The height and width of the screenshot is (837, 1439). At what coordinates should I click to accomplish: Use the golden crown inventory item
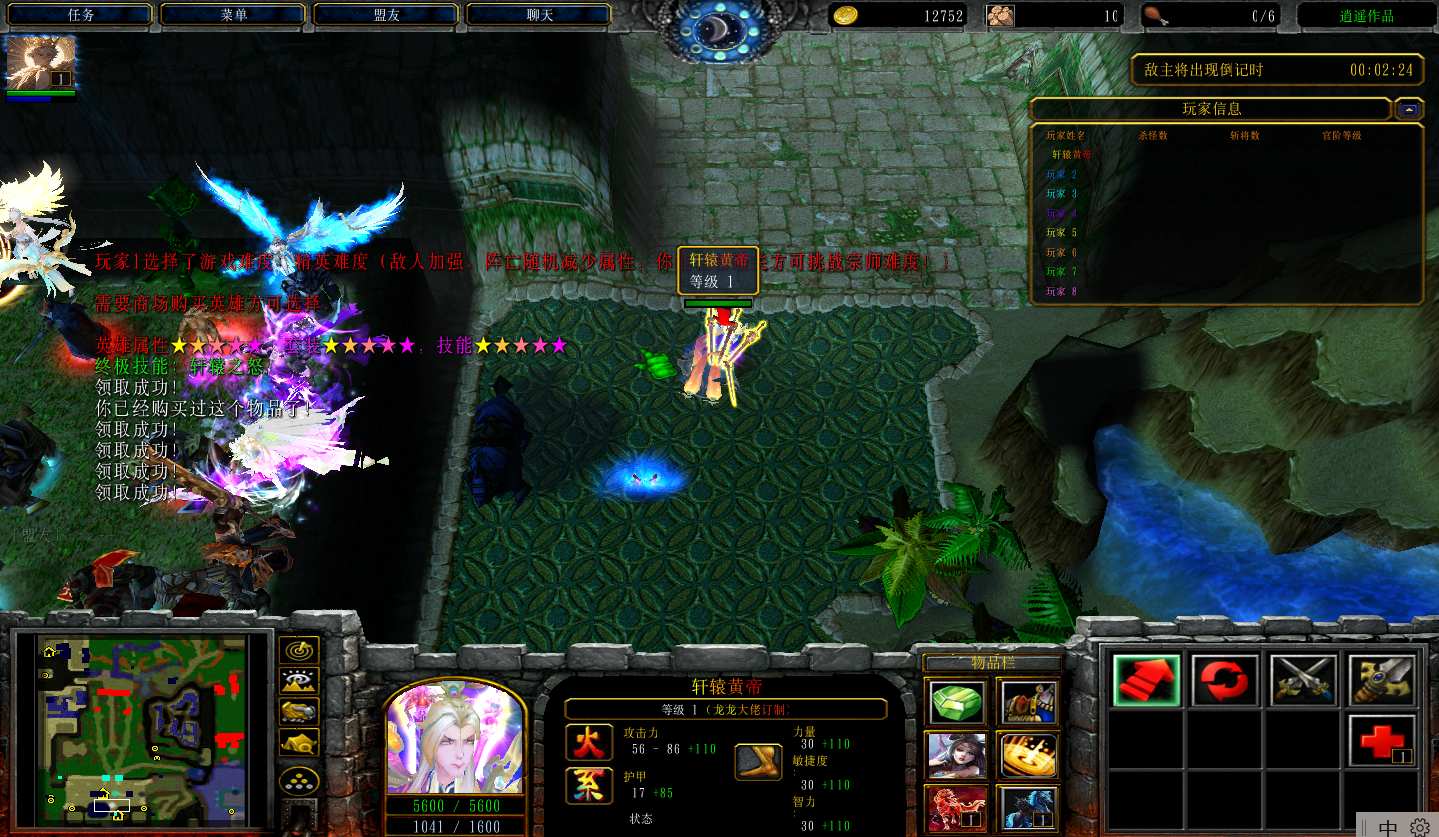(x=1027, y=755)
